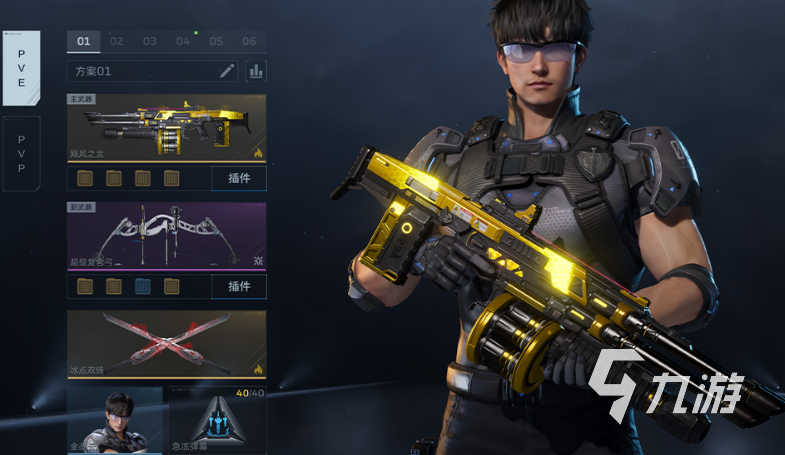Open 插件 plugins for the secondary bow

(239, 286)
